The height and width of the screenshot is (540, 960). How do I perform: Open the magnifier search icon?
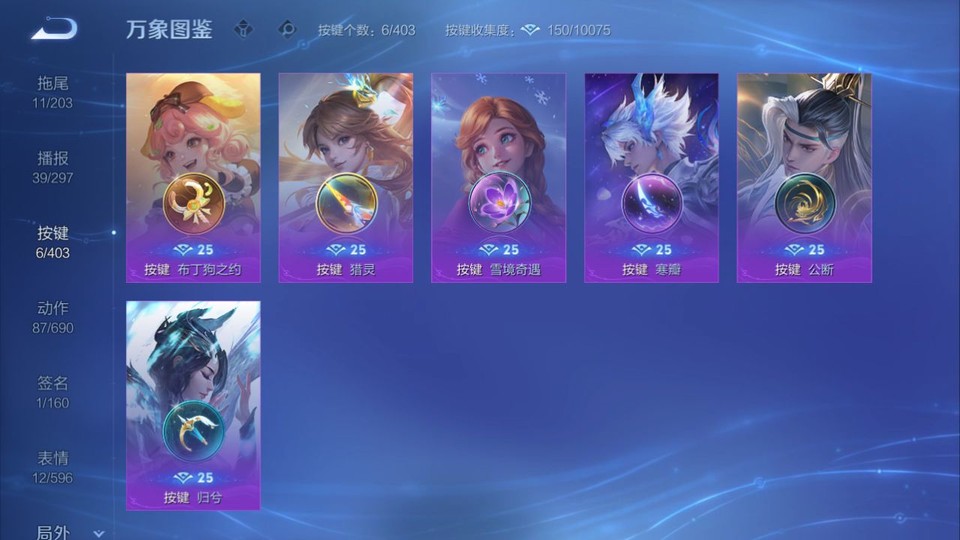click(x=287, y=29)
